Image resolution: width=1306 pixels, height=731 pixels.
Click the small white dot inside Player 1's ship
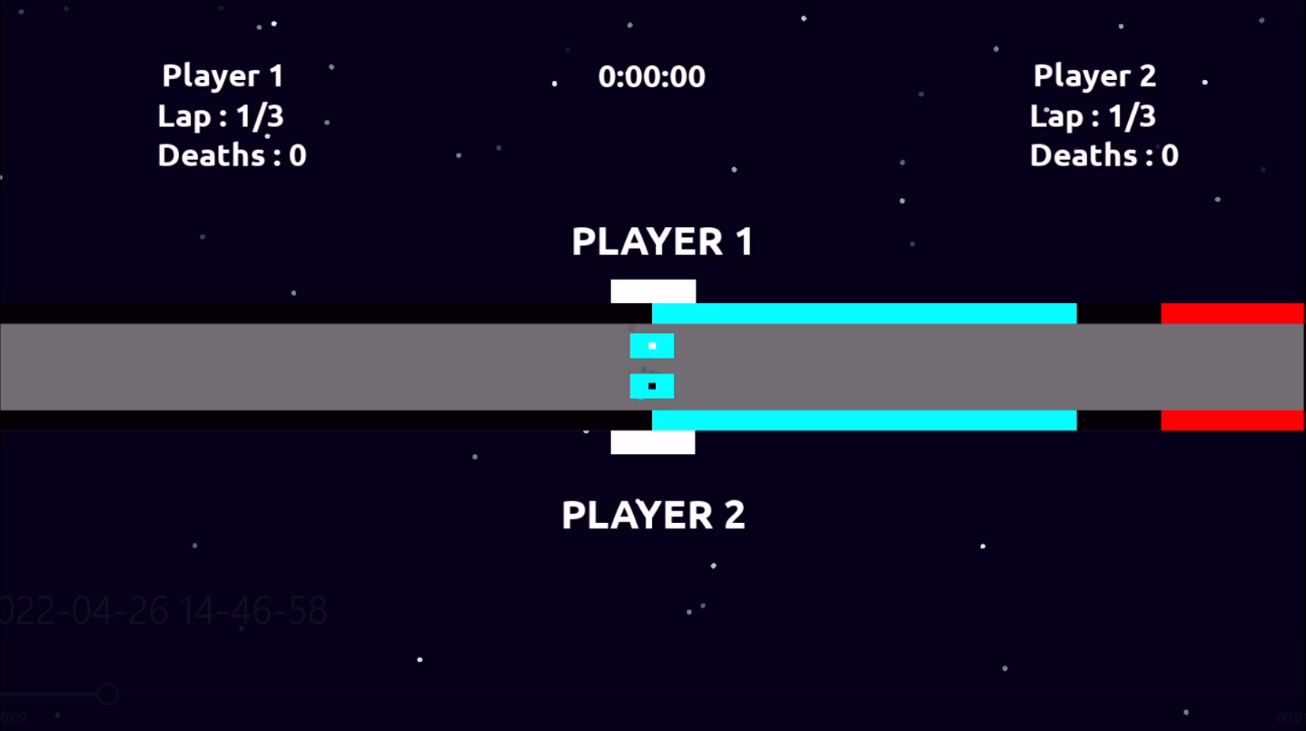click(652, 347)
